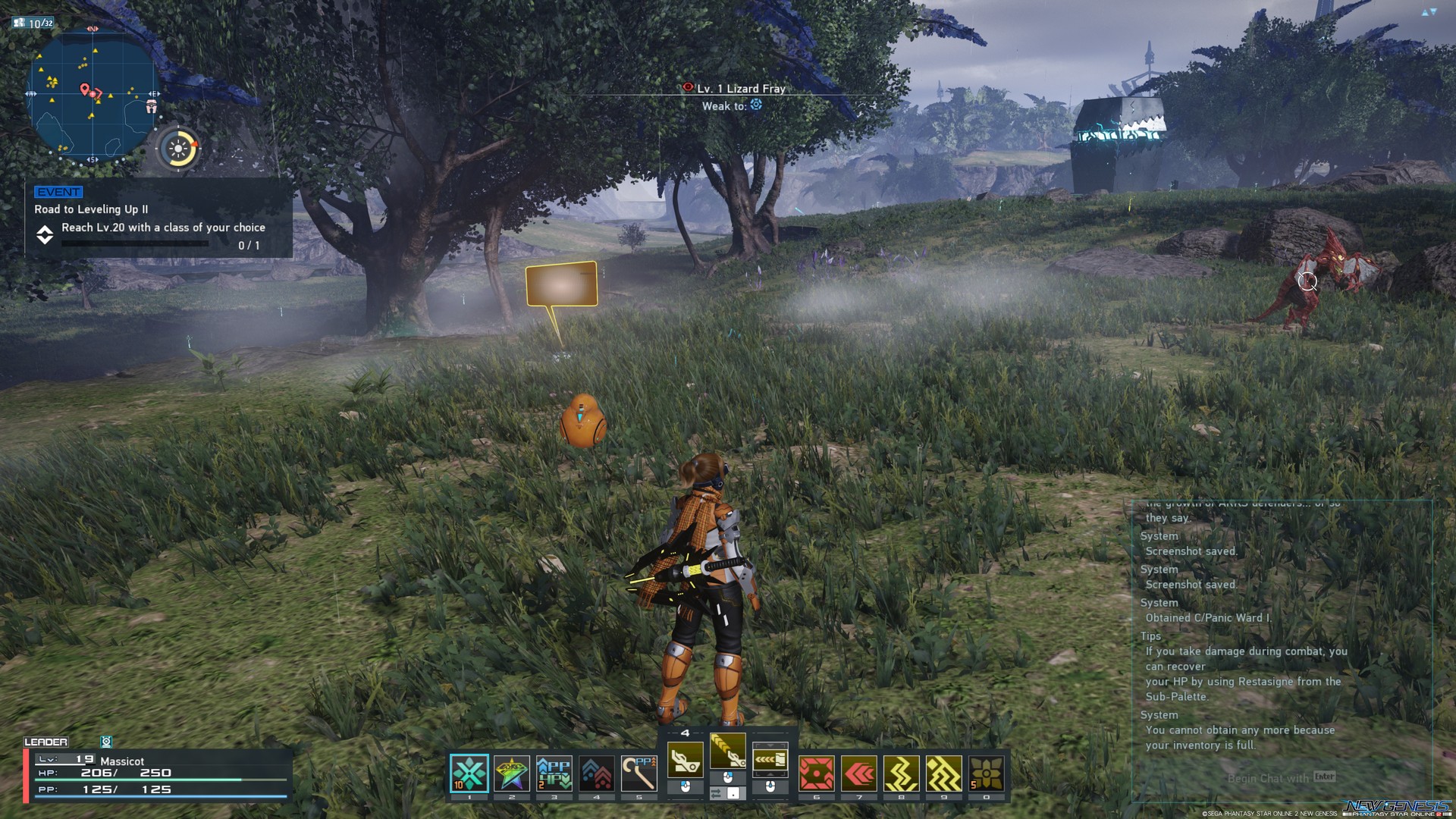Select the cane PP item in sub-palette slot 5
Image resolution: width=1456 pixels, height=819 pixels.
(x=639, y=771)
